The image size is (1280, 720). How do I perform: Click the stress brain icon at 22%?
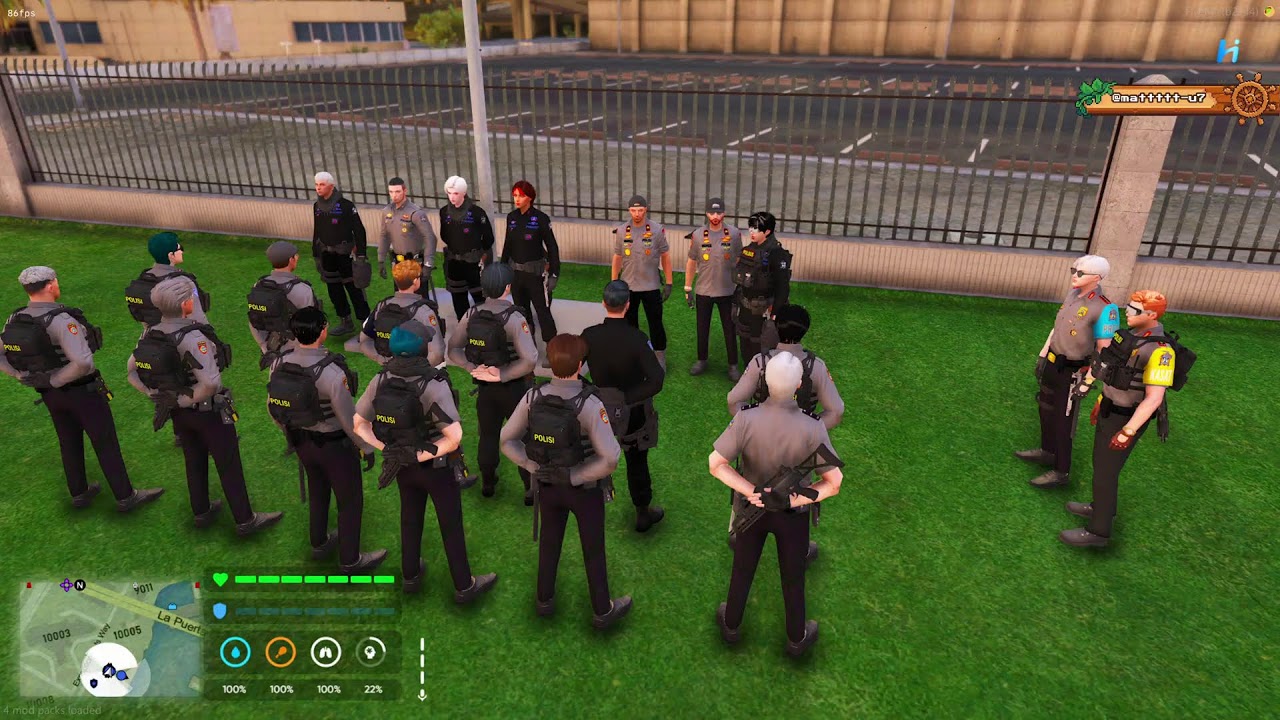370,653
